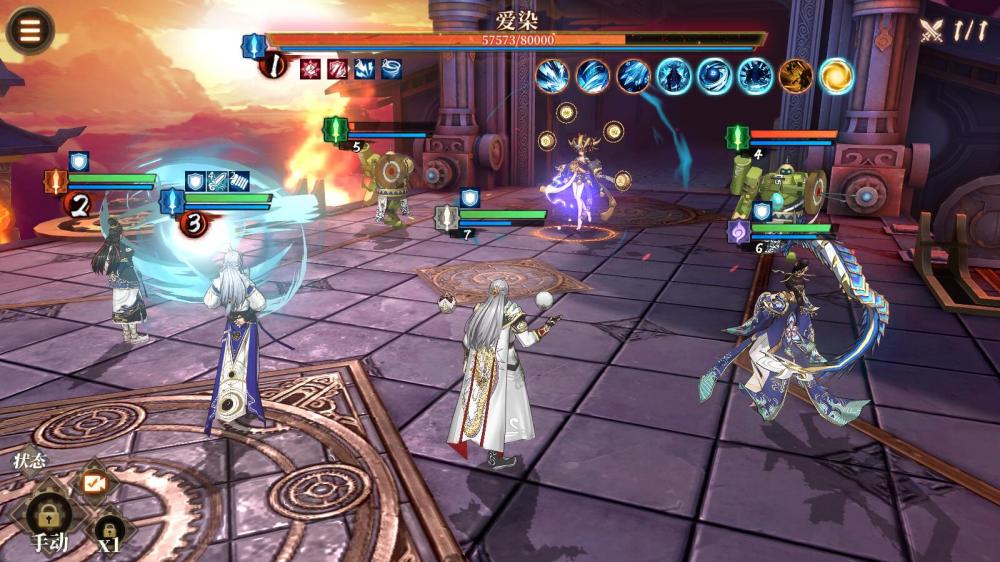1000x562 pixels.
Task: Inspect the brown-gold boss skill icon
Action: pos(796,76)
